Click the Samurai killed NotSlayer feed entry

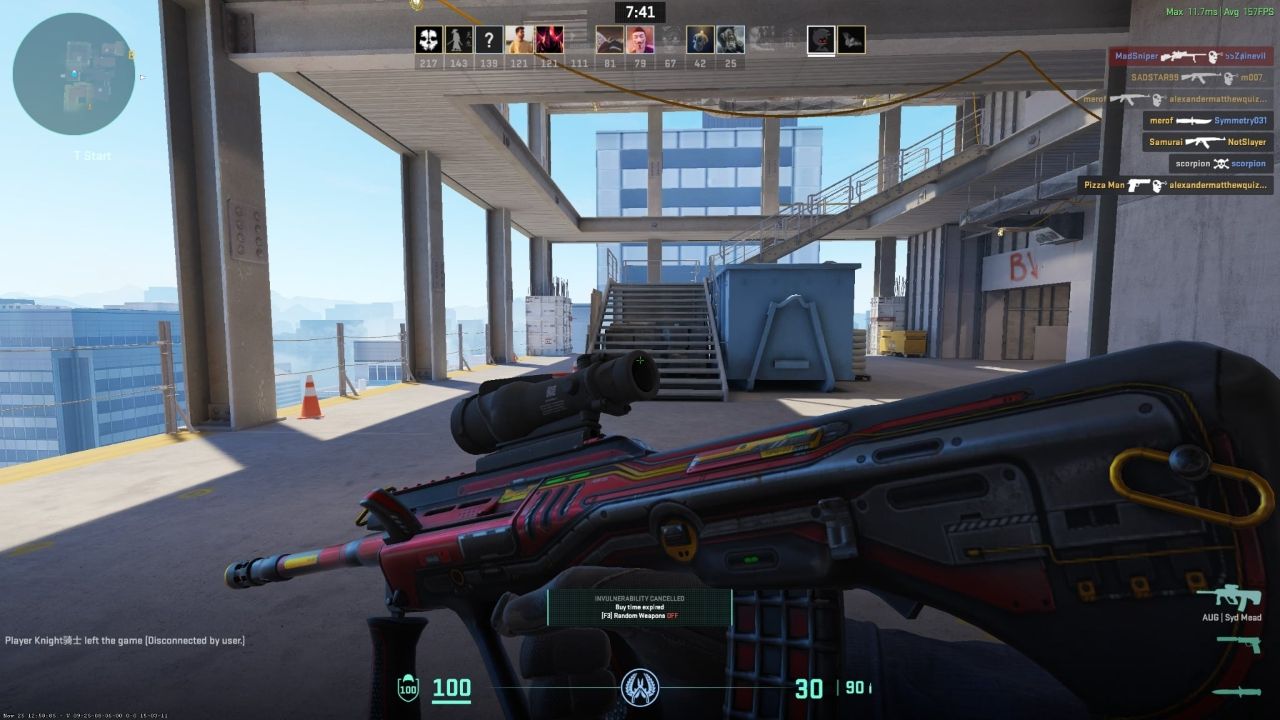(1208, 142)
